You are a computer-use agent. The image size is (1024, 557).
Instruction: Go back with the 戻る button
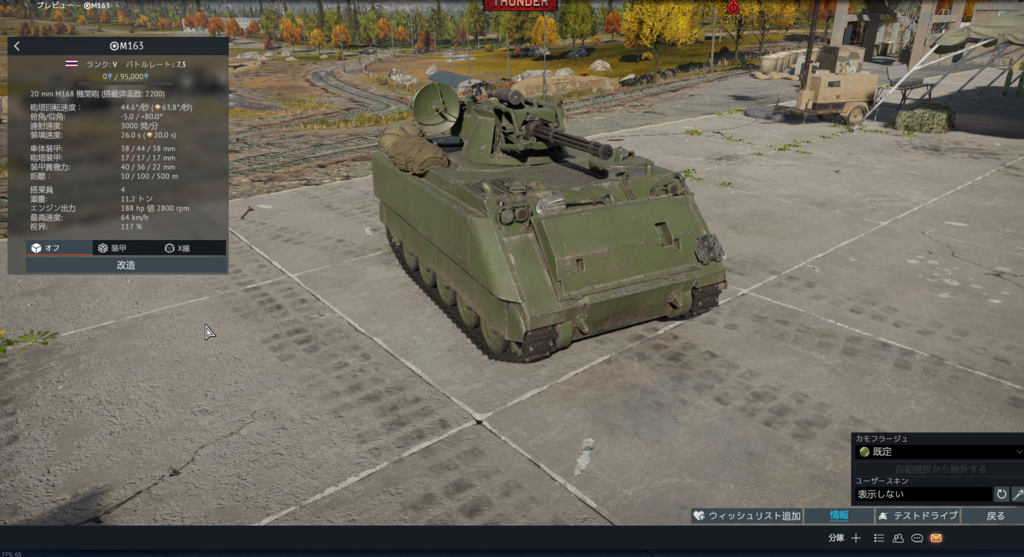point(995,516)
